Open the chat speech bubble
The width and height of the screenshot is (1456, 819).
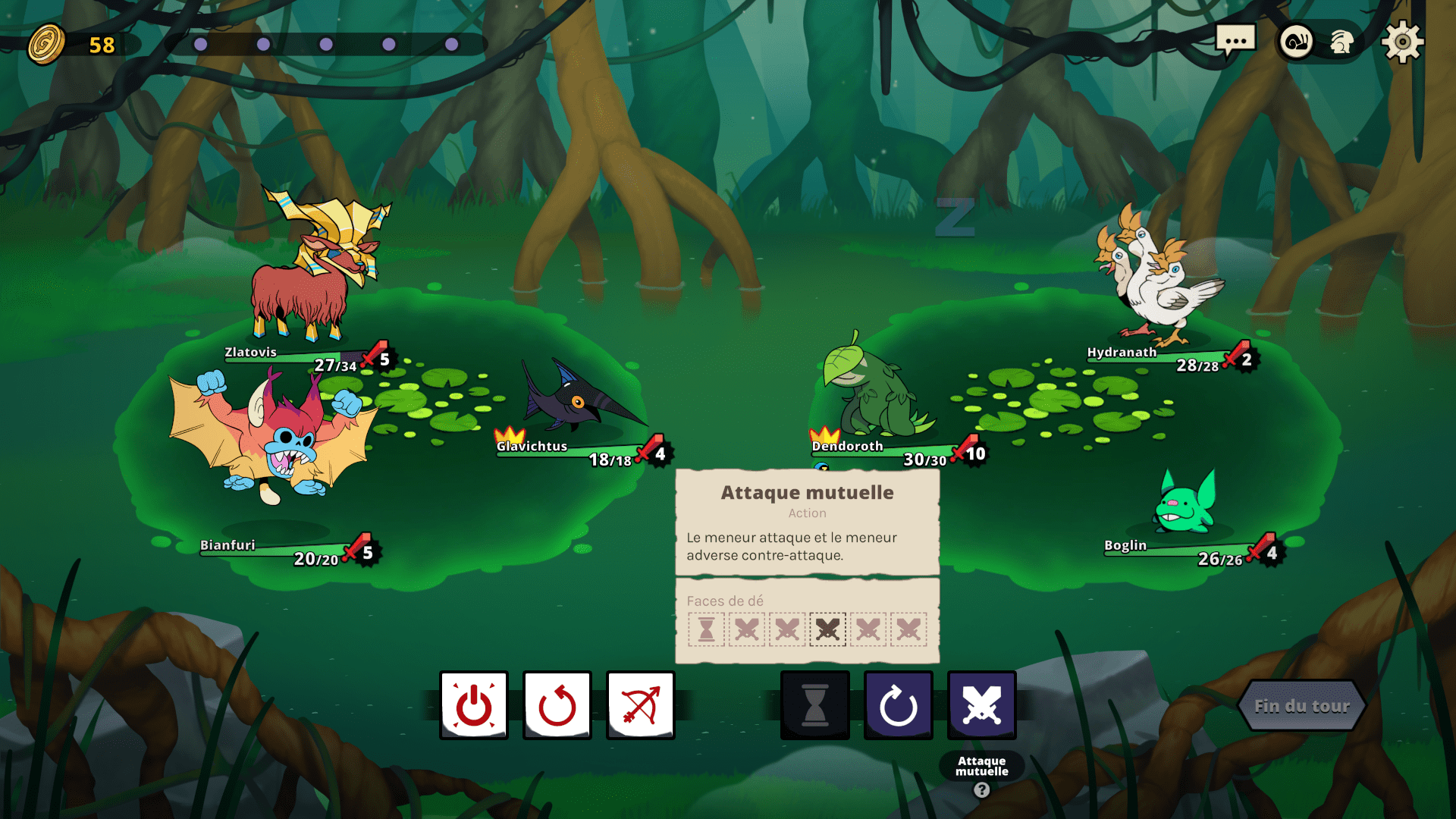click(x=1235, y=41)
